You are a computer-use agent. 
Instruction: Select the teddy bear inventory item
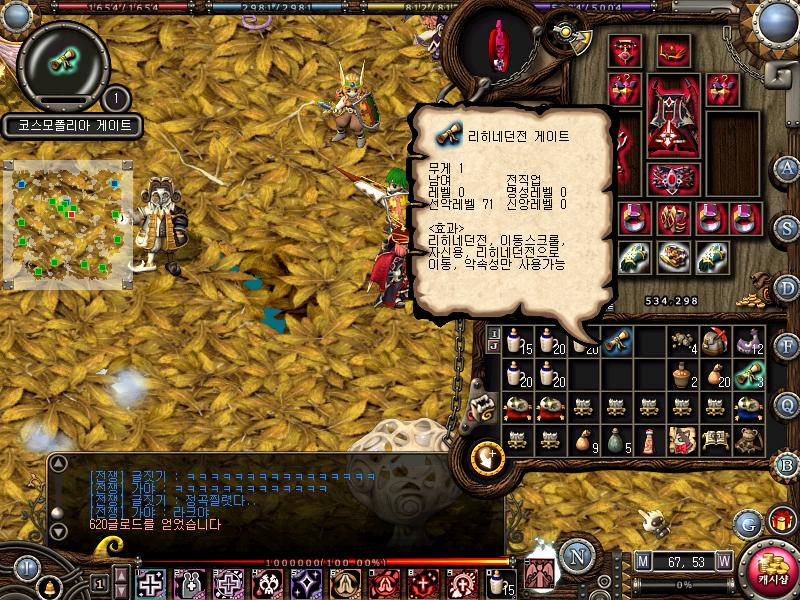(750, 438)
